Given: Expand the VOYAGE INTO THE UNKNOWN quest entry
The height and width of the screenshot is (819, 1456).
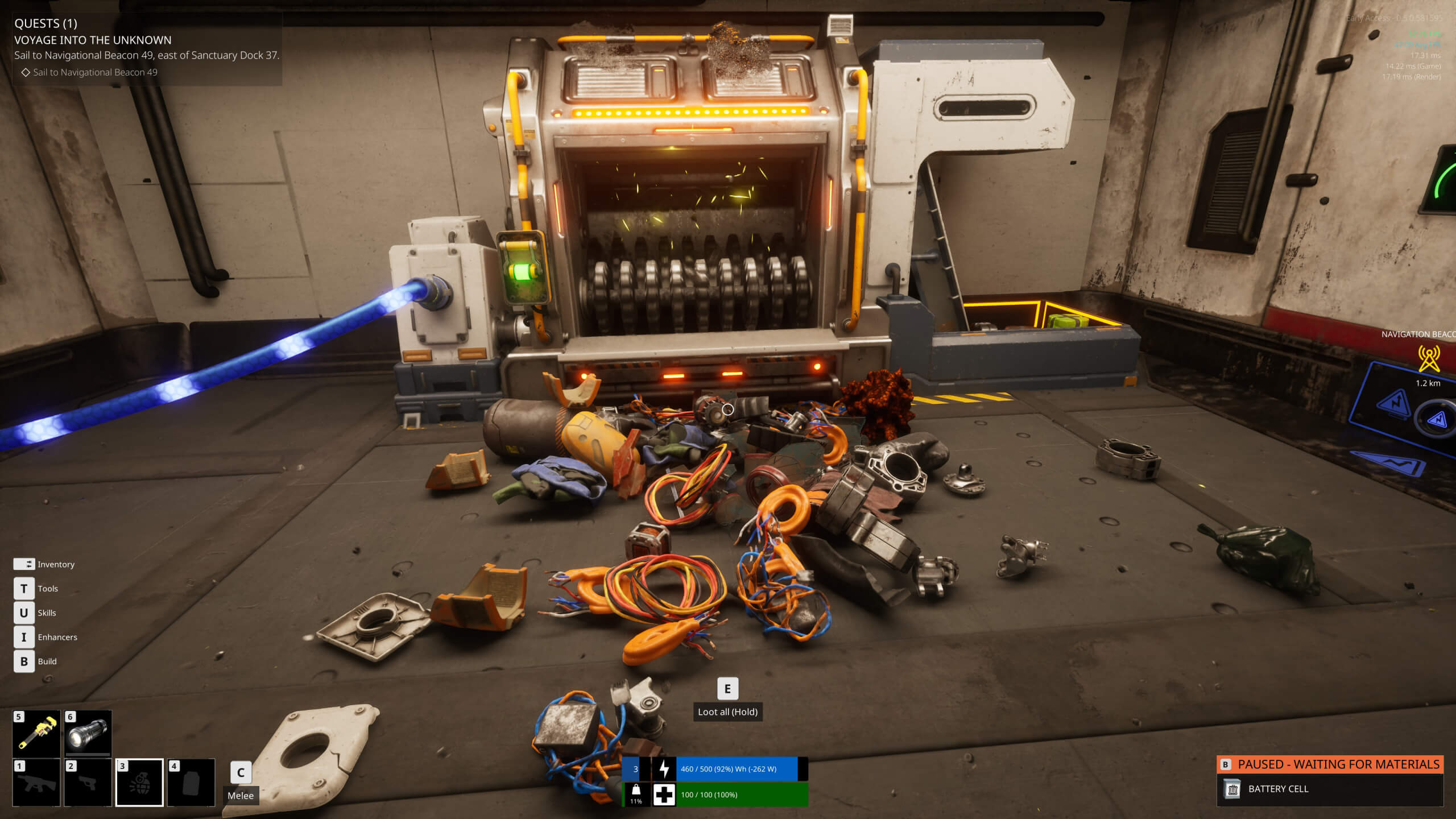Looking at the screenshot, I should tap(93, 40).
